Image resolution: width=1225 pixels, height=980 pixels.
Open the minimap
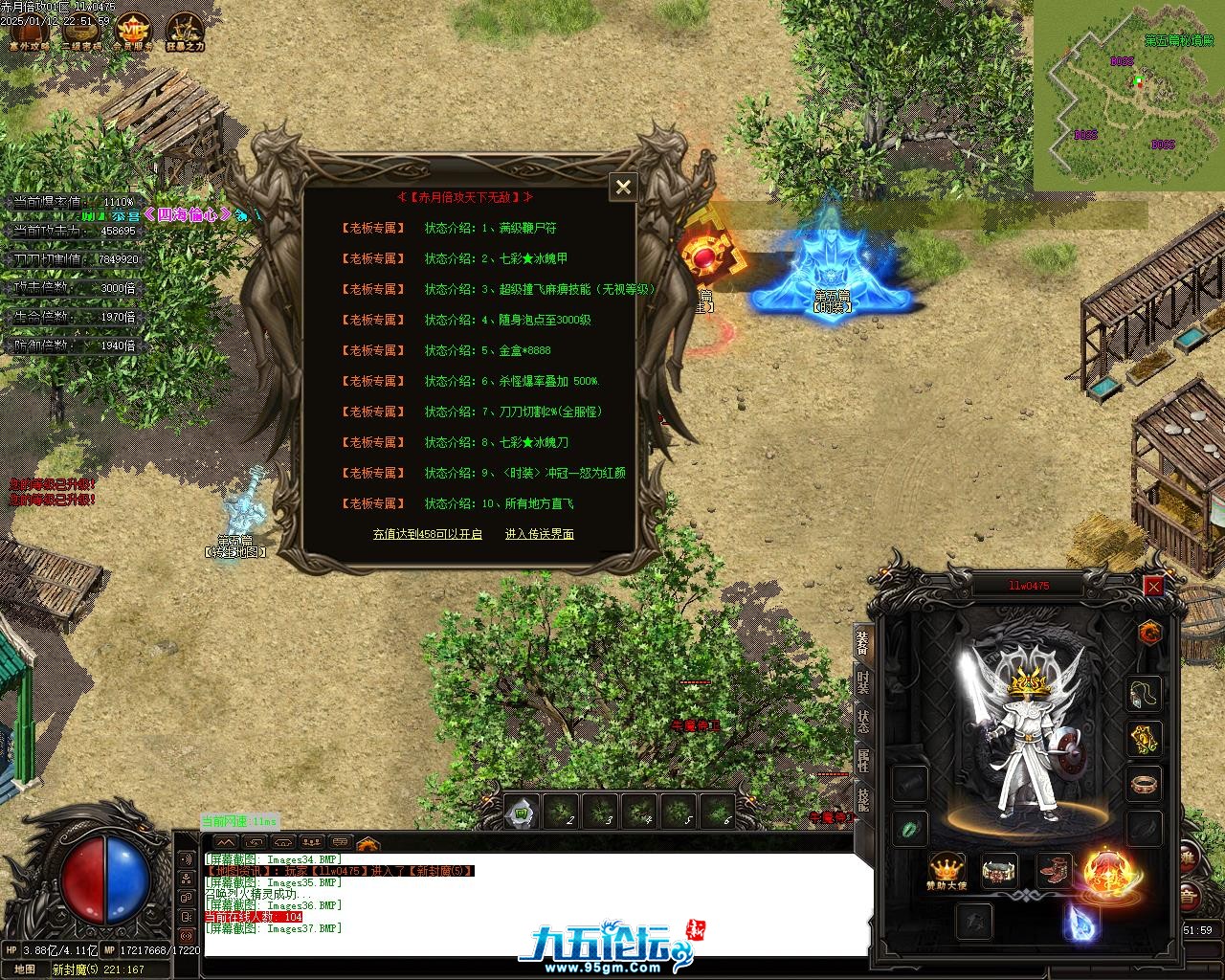pos(1129,96)
